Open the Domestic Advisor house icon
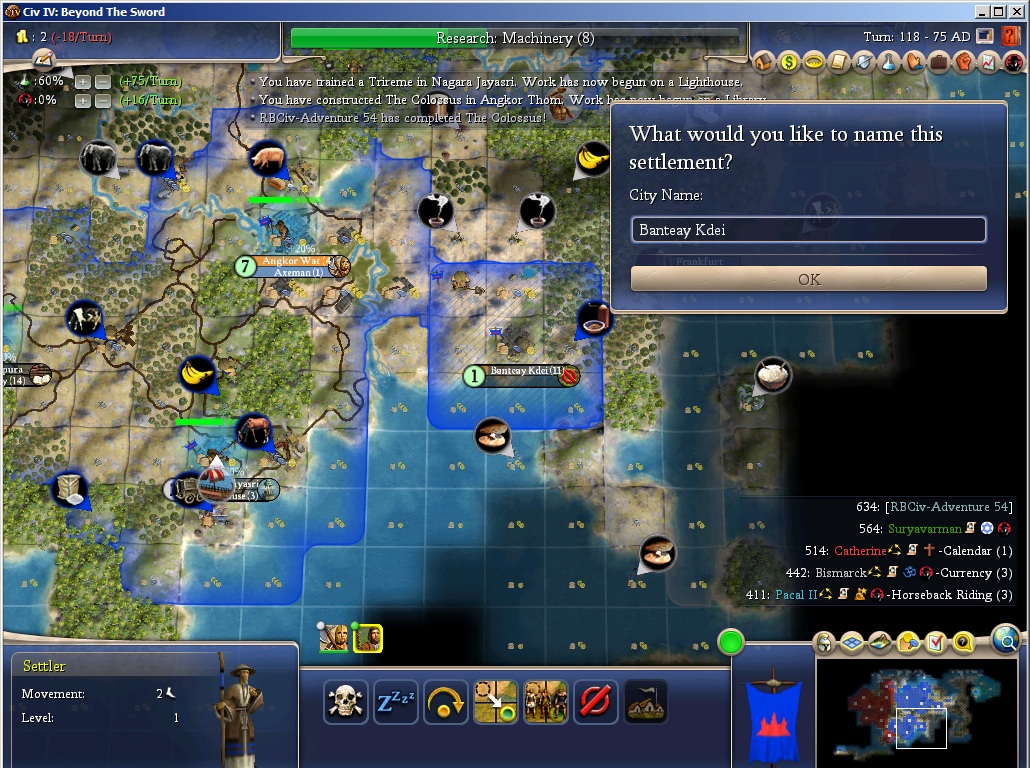 coord(764,62)
